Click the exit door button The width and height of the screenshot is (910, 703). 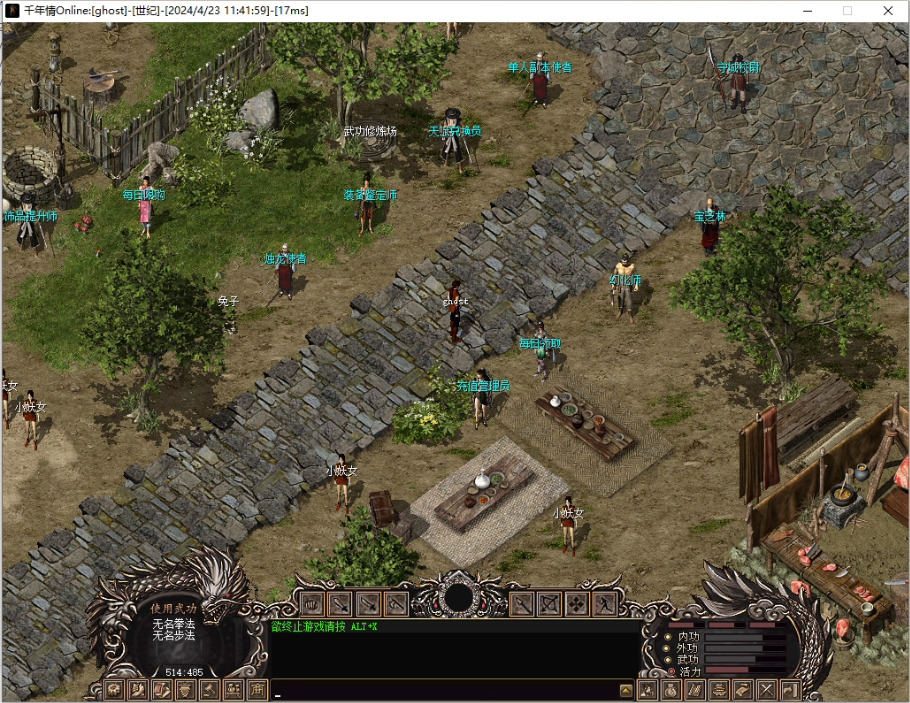point(790,690)
